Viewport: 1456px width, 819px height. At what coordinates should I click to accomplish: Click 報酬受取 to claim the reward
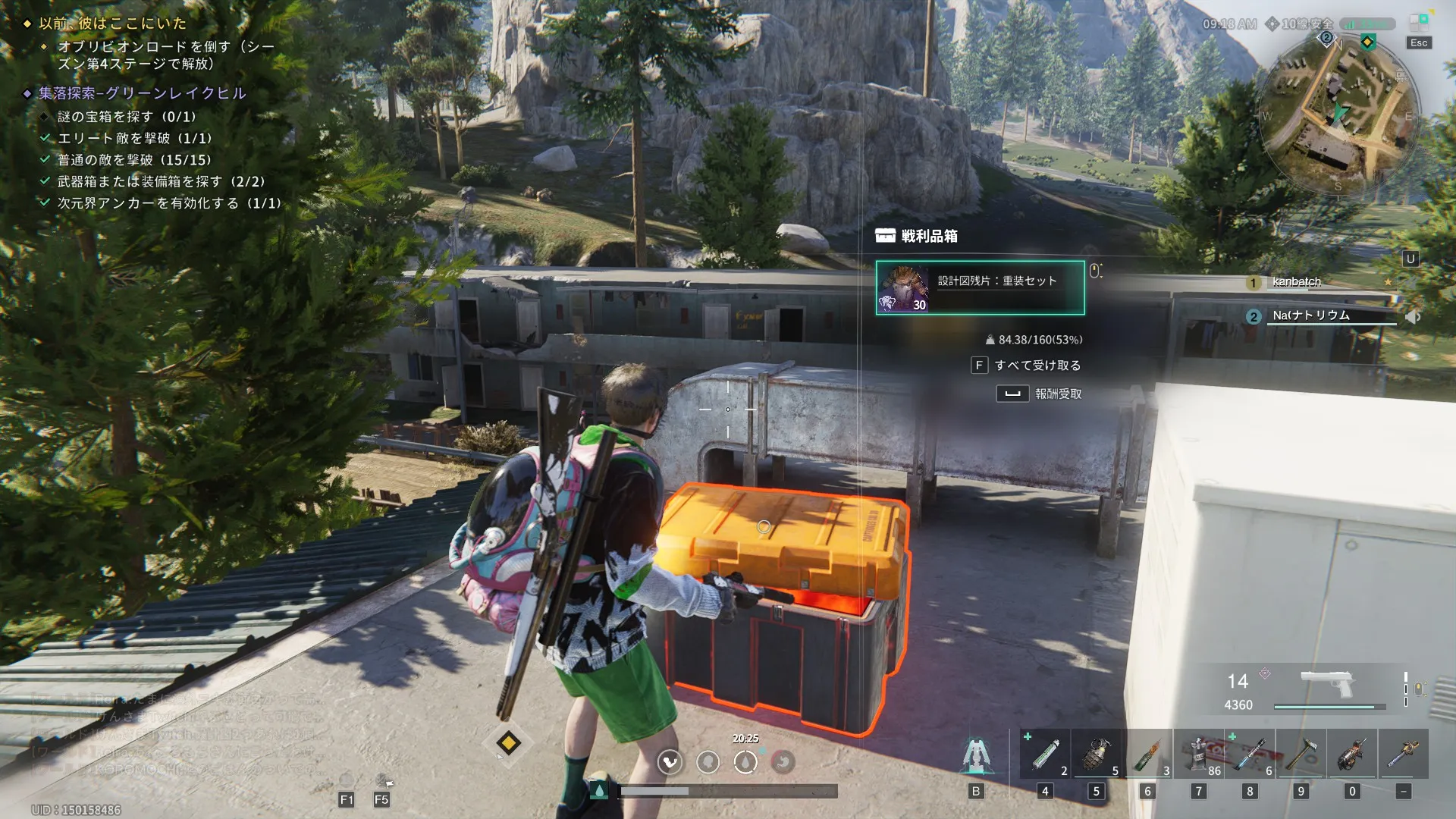1057,394
